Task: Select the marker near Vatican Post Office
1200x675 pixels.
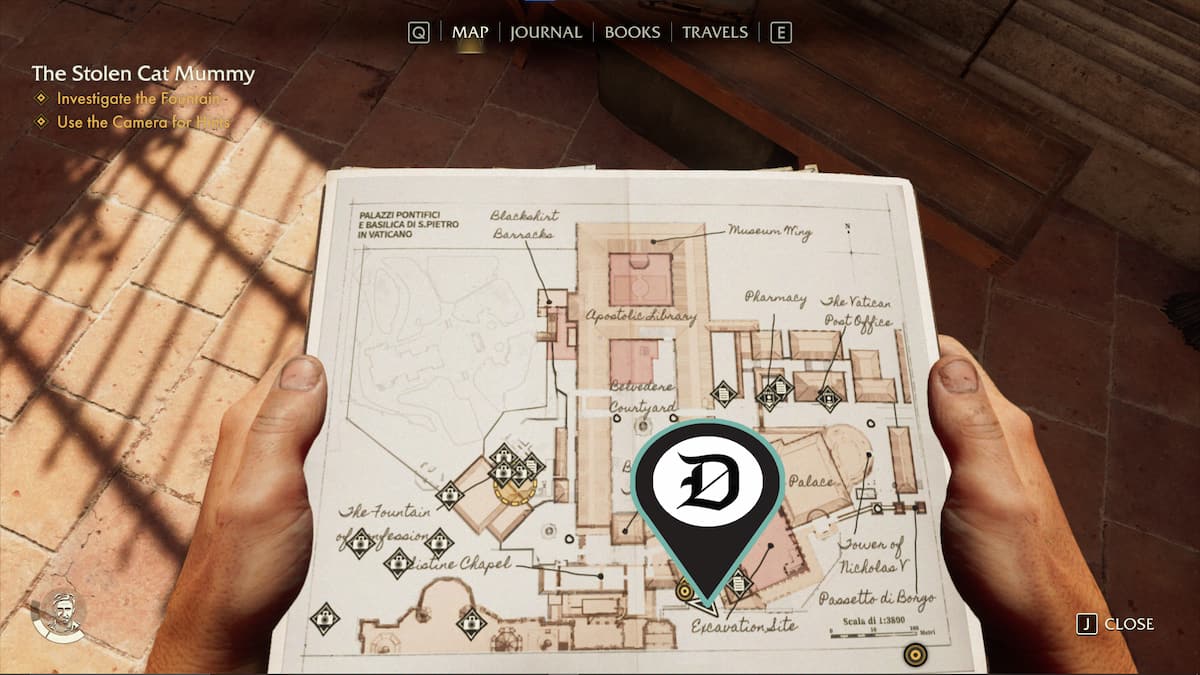Action: [828, 399]
